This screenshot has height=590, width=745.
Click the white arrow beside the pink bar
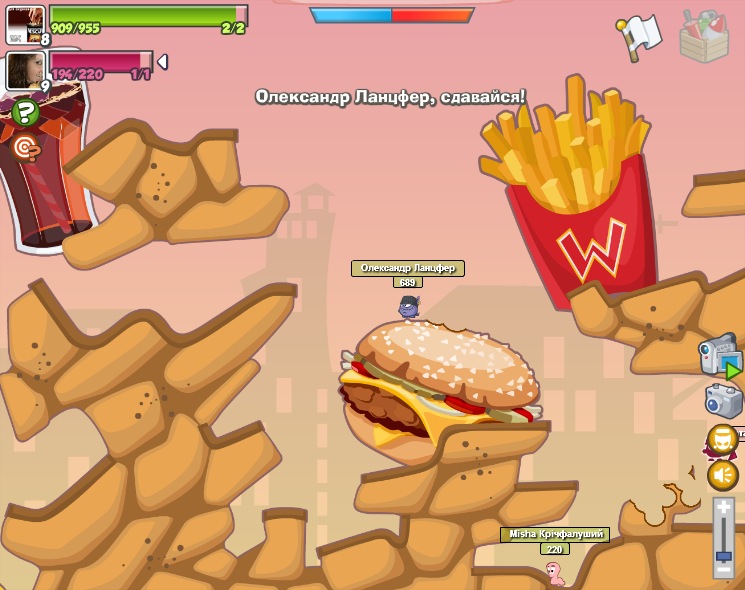[x=162, y=62]
